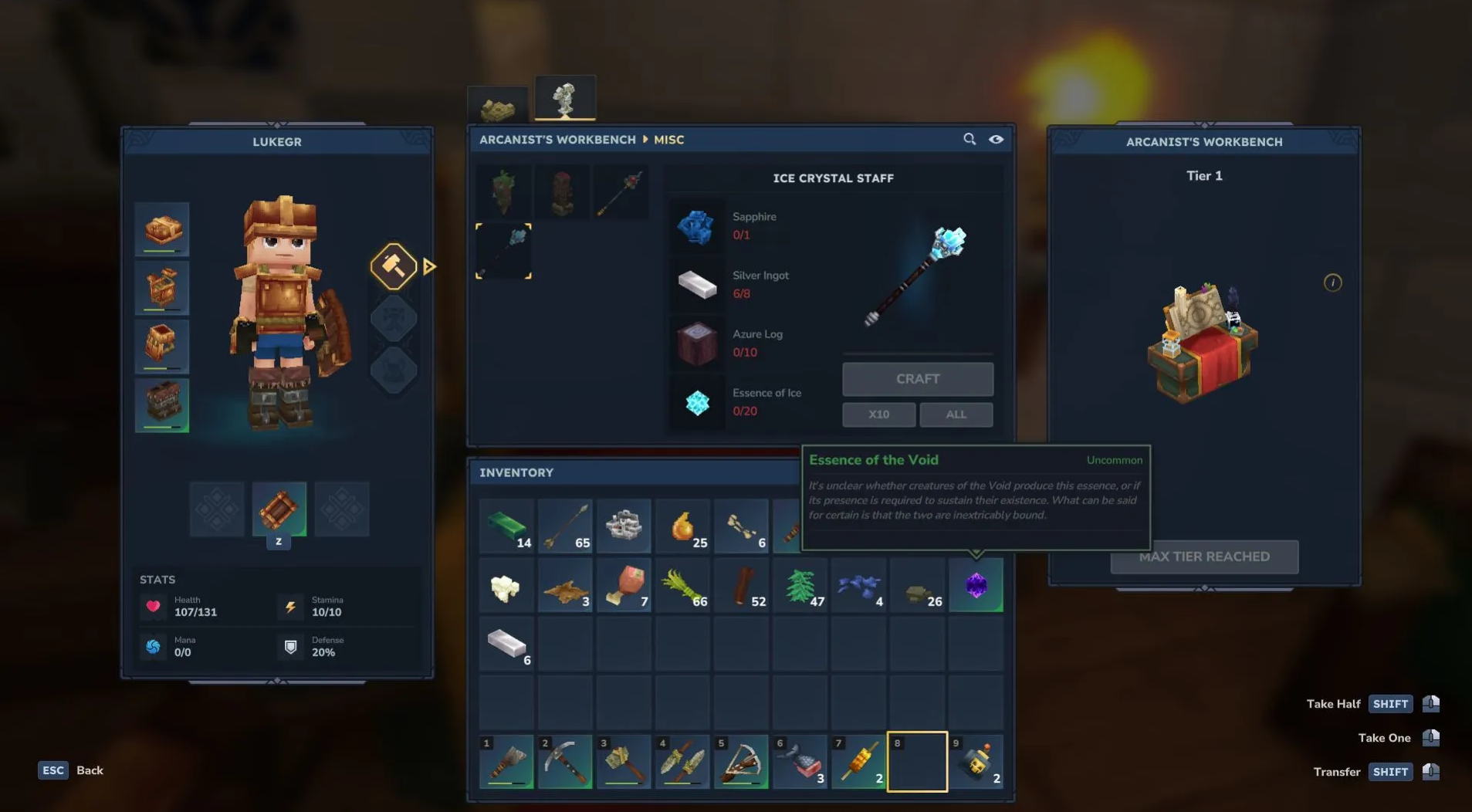Image resolution: width=1472 pixels, height=812 pixels.
Task: Go back with the ESC Back button
Action: (x=71, y=770)
